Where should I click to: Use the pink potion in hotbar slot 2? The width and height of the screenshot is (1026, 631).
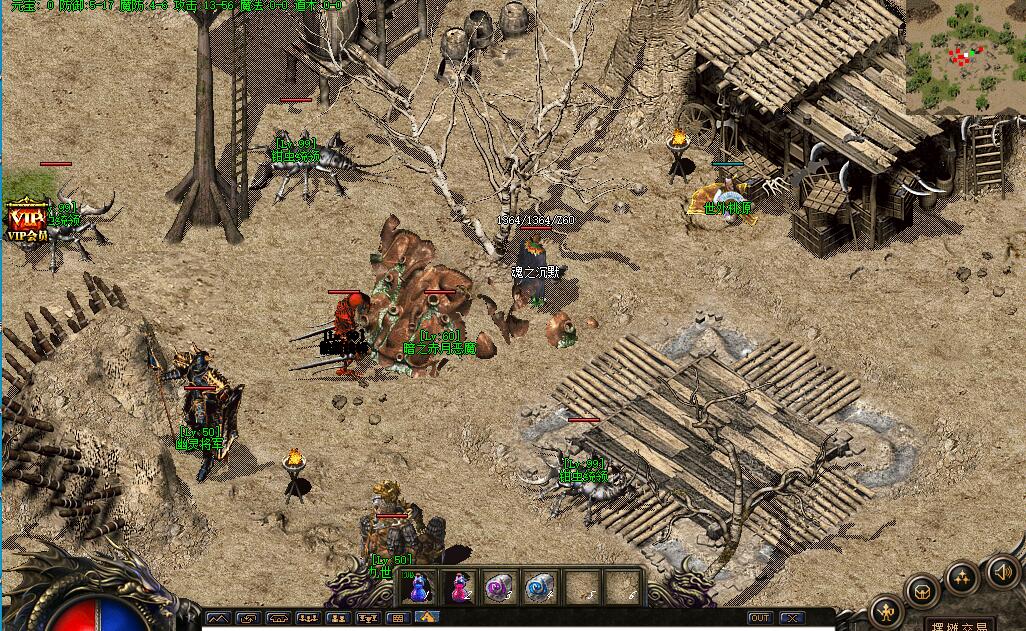coord(460,587)
